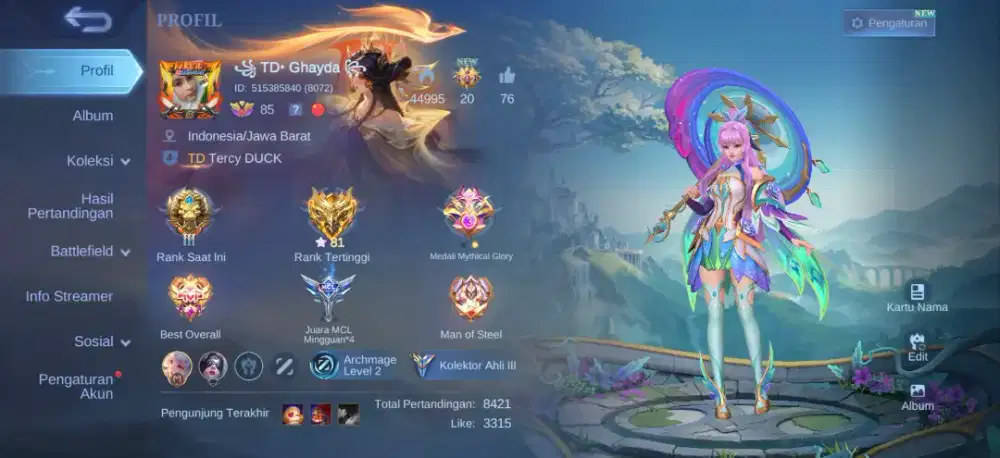The image size is (1000, 458).
Task: Expand the Battlefield section
Action: pyautogui.click(x=90, y=251)
